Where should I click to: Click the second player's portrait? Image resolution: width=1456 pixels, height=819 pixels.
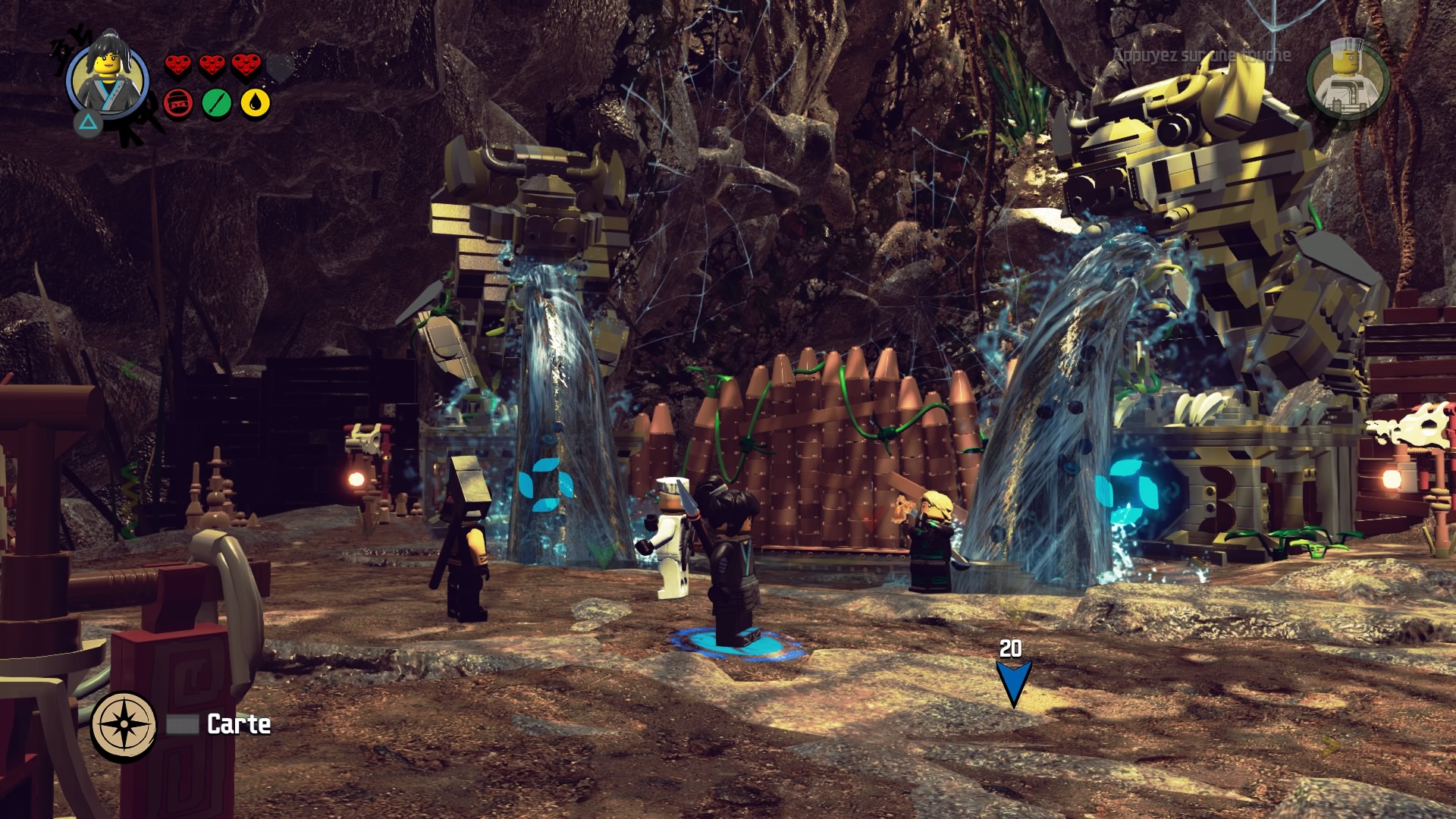pos(1348,80)
